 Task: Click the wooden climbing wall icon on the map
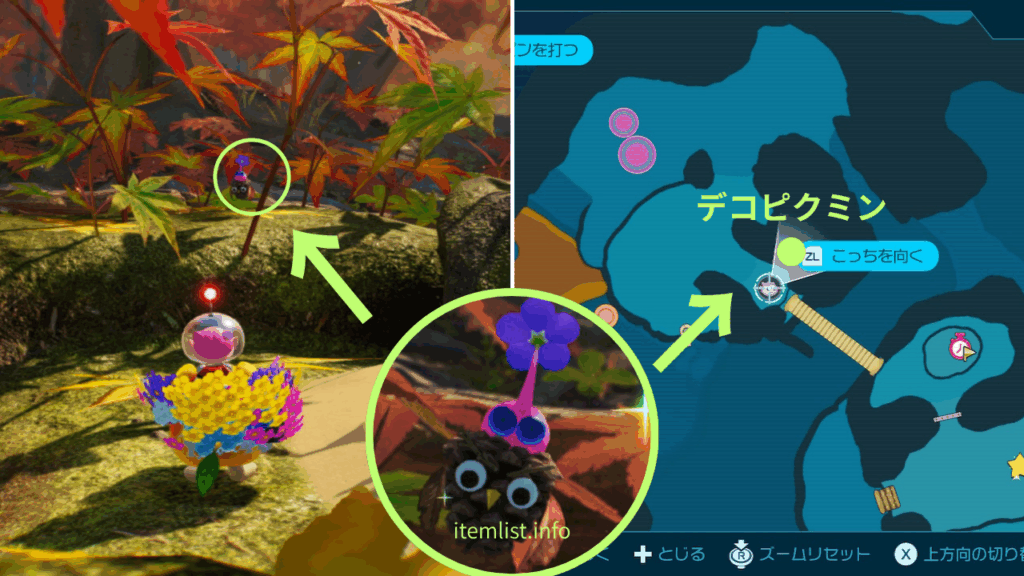click(885, 499)
